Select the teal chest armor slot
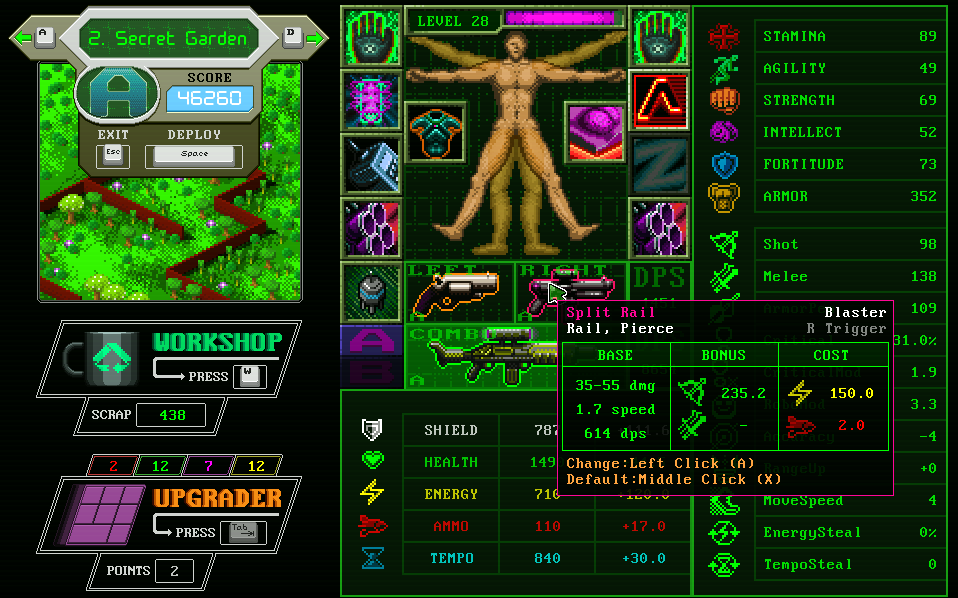 (434, 133)
